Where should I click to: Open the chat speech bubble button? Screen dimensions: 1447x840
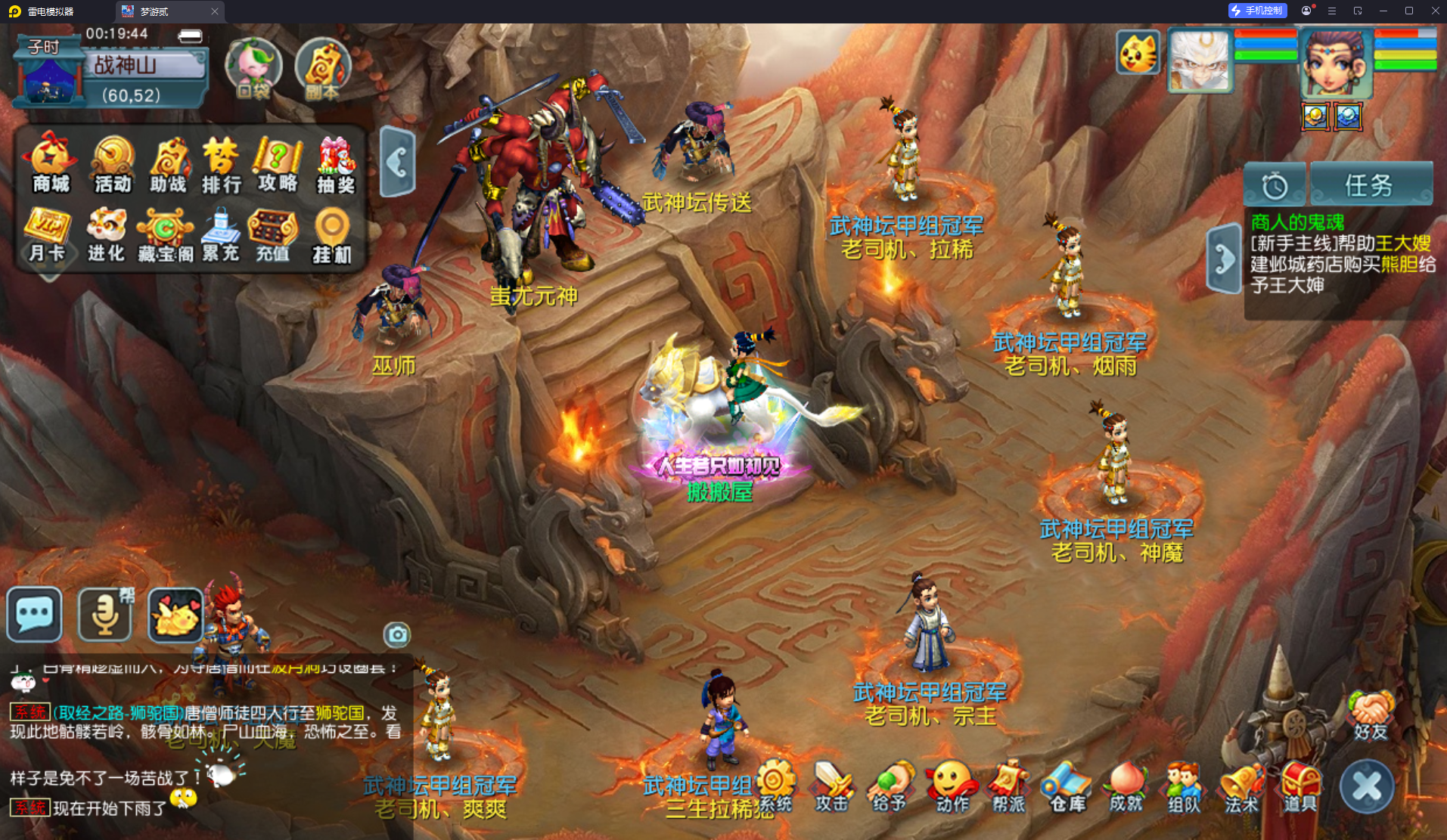pos(34,614)
